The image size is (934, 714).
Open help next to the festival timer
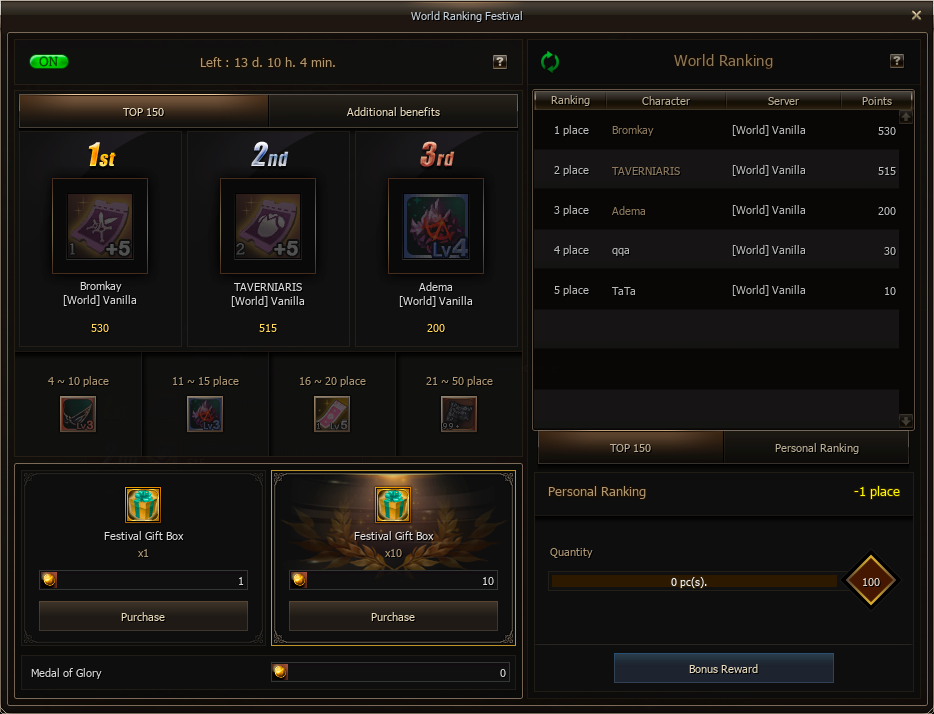pyautogui.click(x=500, y=62)
